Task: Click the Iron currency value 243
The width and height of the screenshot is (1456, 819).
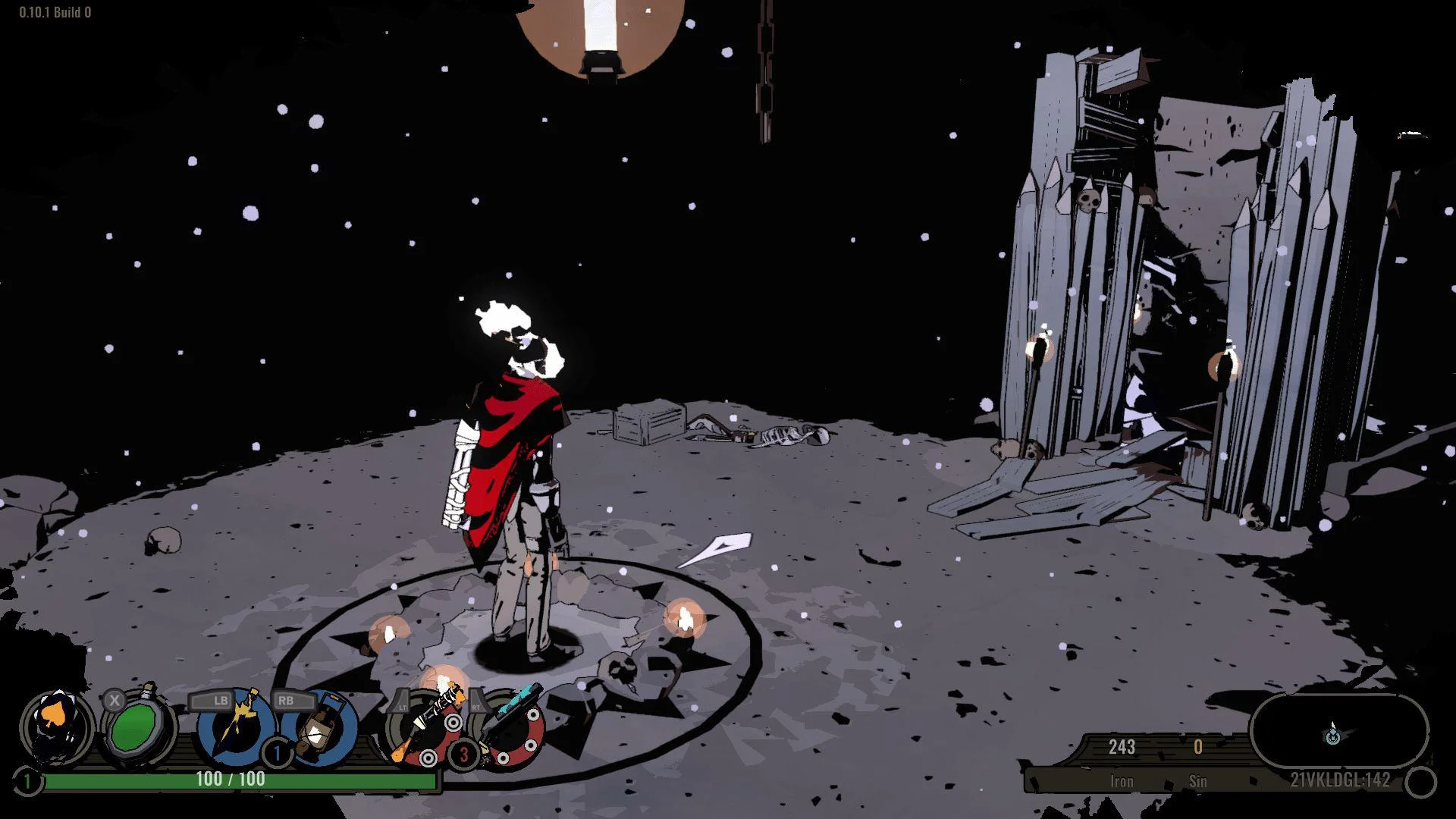Action: pos(1122,747)
